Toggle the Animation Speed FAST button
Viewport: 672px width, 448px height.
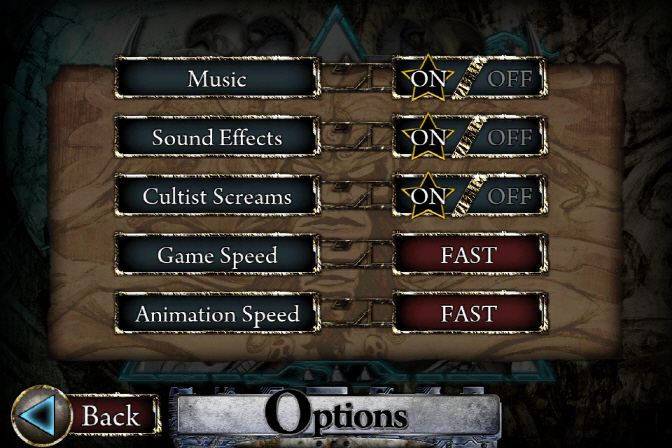pos(468,314)
